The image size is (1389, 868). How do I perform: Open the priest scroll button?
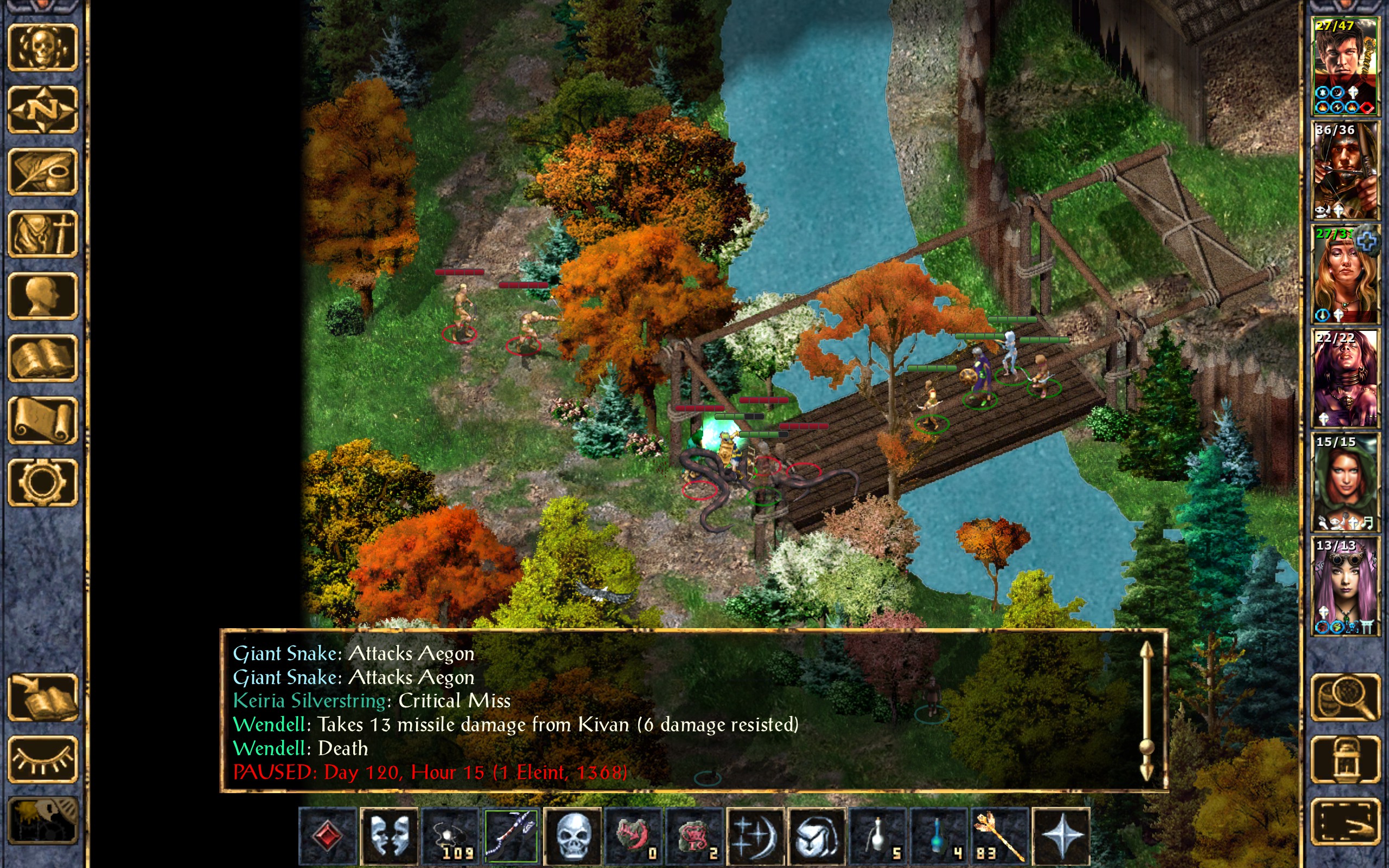coord(42,420)
